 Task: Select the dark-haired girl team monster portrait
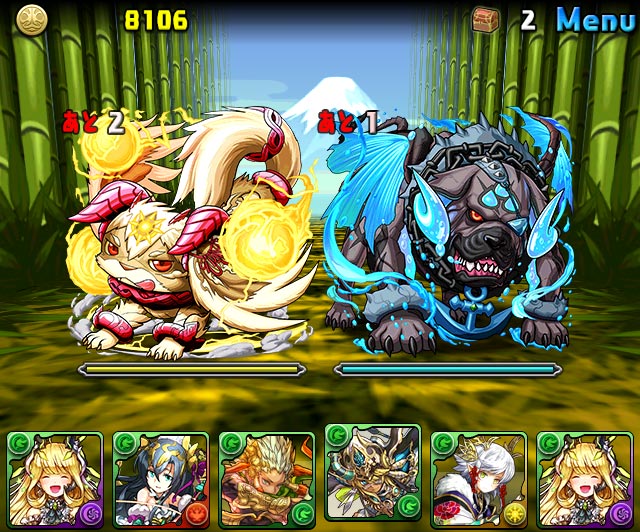pos(160,480)
